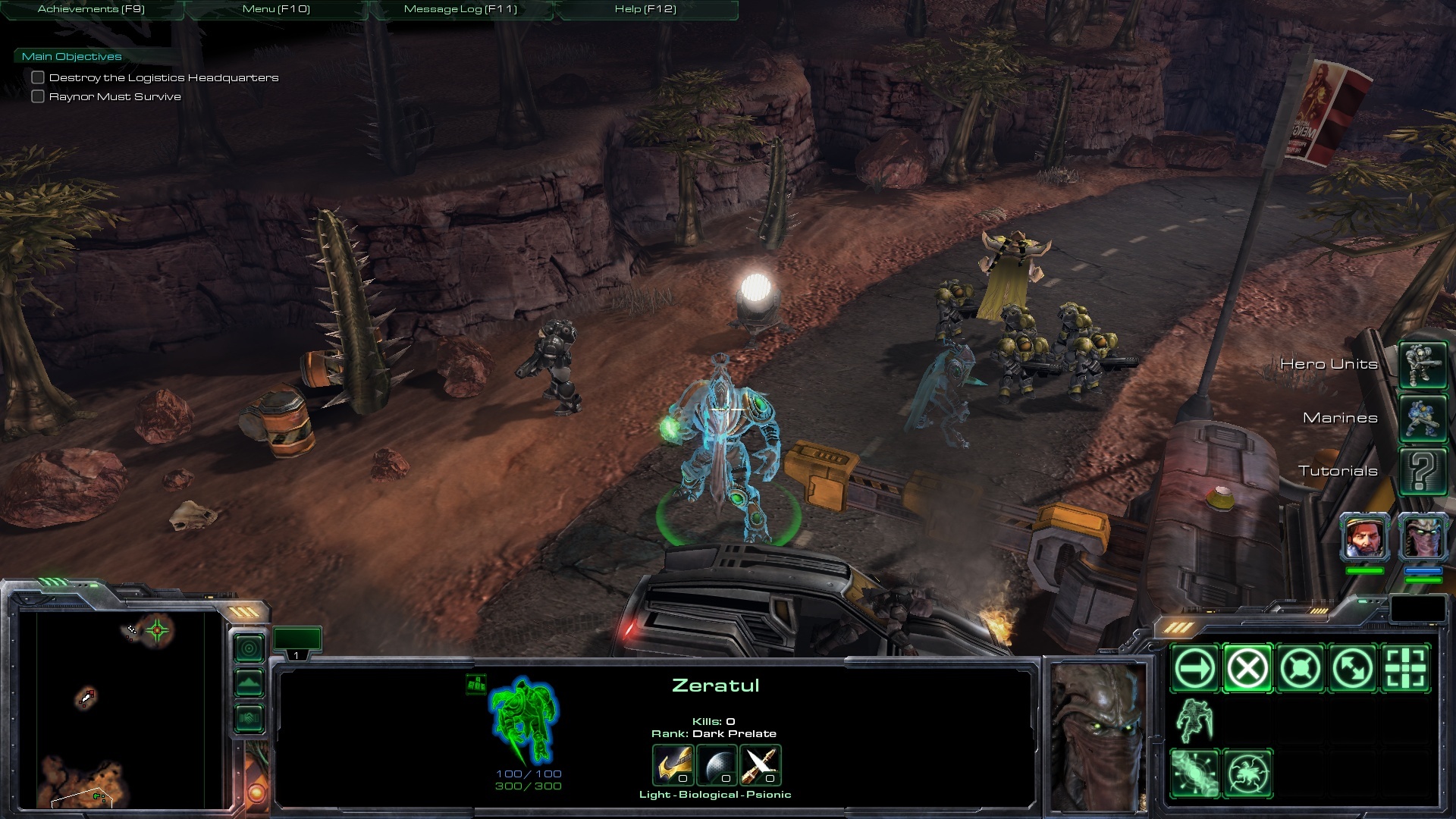Open the Achievements (F9) panel

(91, 9)
